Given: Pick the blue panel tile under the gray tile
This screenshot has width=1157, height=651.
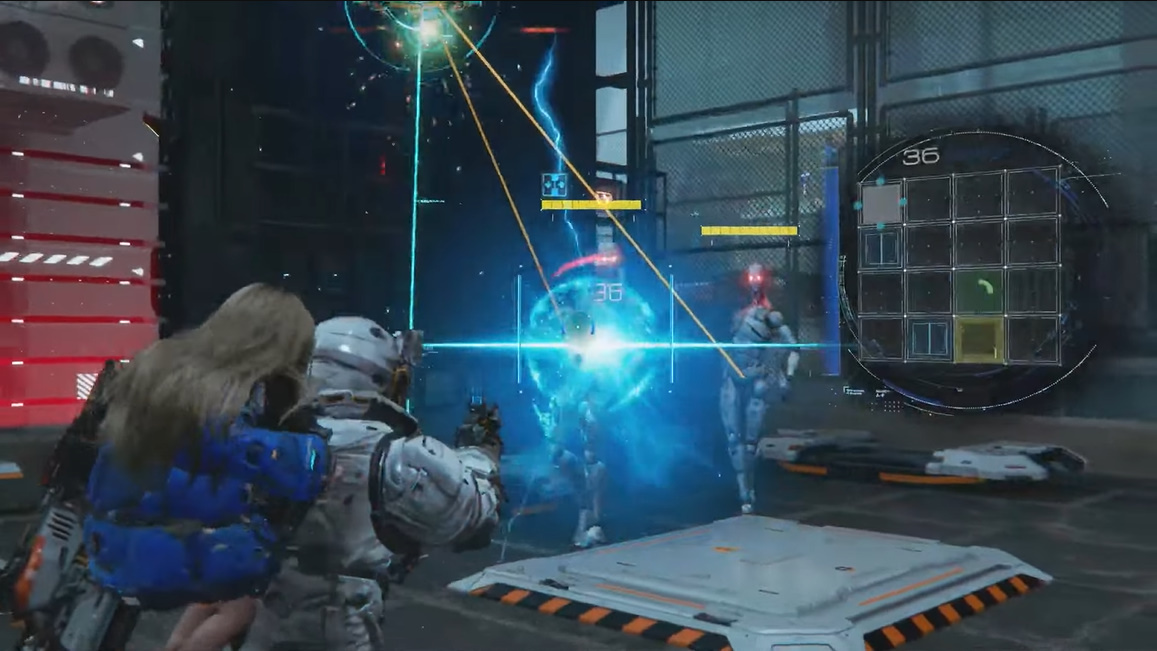Looking at the screenshot, I should point(880,248).
